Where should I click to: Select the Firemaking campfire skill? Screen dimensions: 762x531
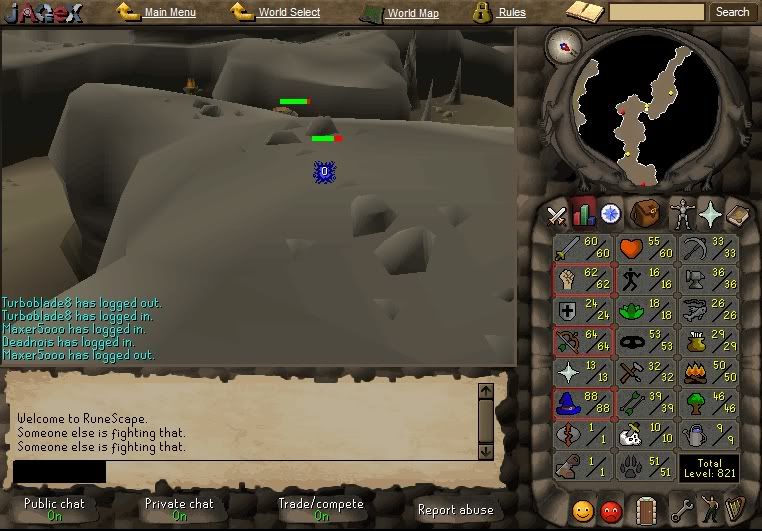coord(707,374)
